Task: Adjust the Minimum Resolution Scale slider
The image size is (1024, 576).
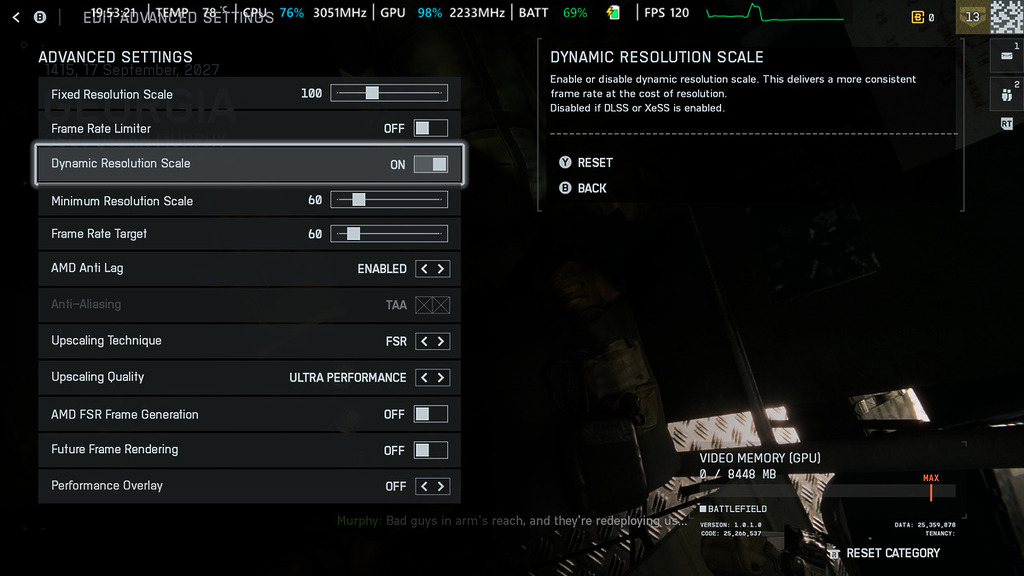Action: [x=359, y=200]
